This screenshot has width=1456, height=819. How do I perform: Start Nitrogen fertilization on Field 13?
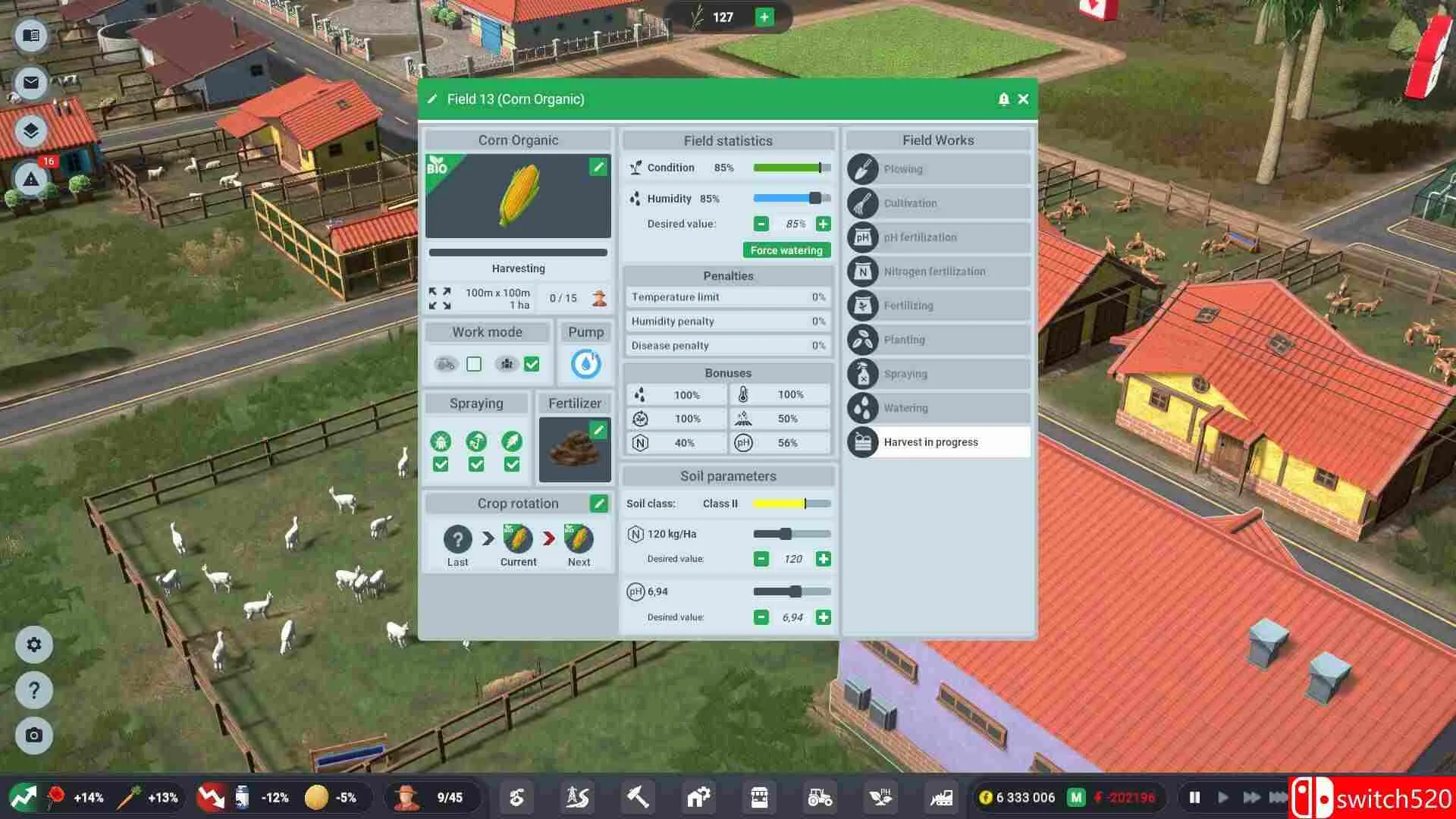(x=938, y=271)
